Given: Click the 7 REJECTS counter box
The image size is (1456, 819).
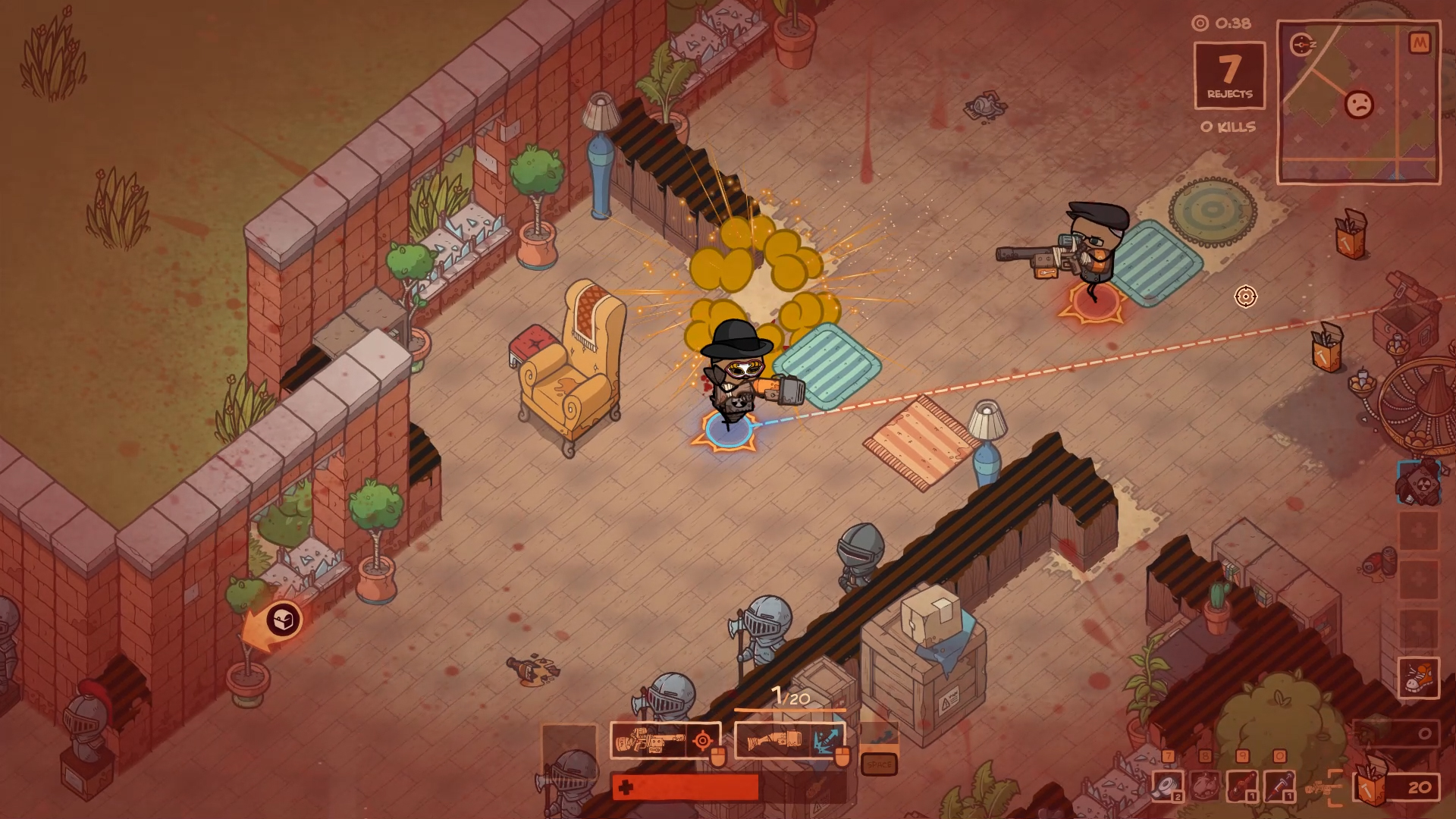Looking at the screenshot, I should click(1229, 75).
